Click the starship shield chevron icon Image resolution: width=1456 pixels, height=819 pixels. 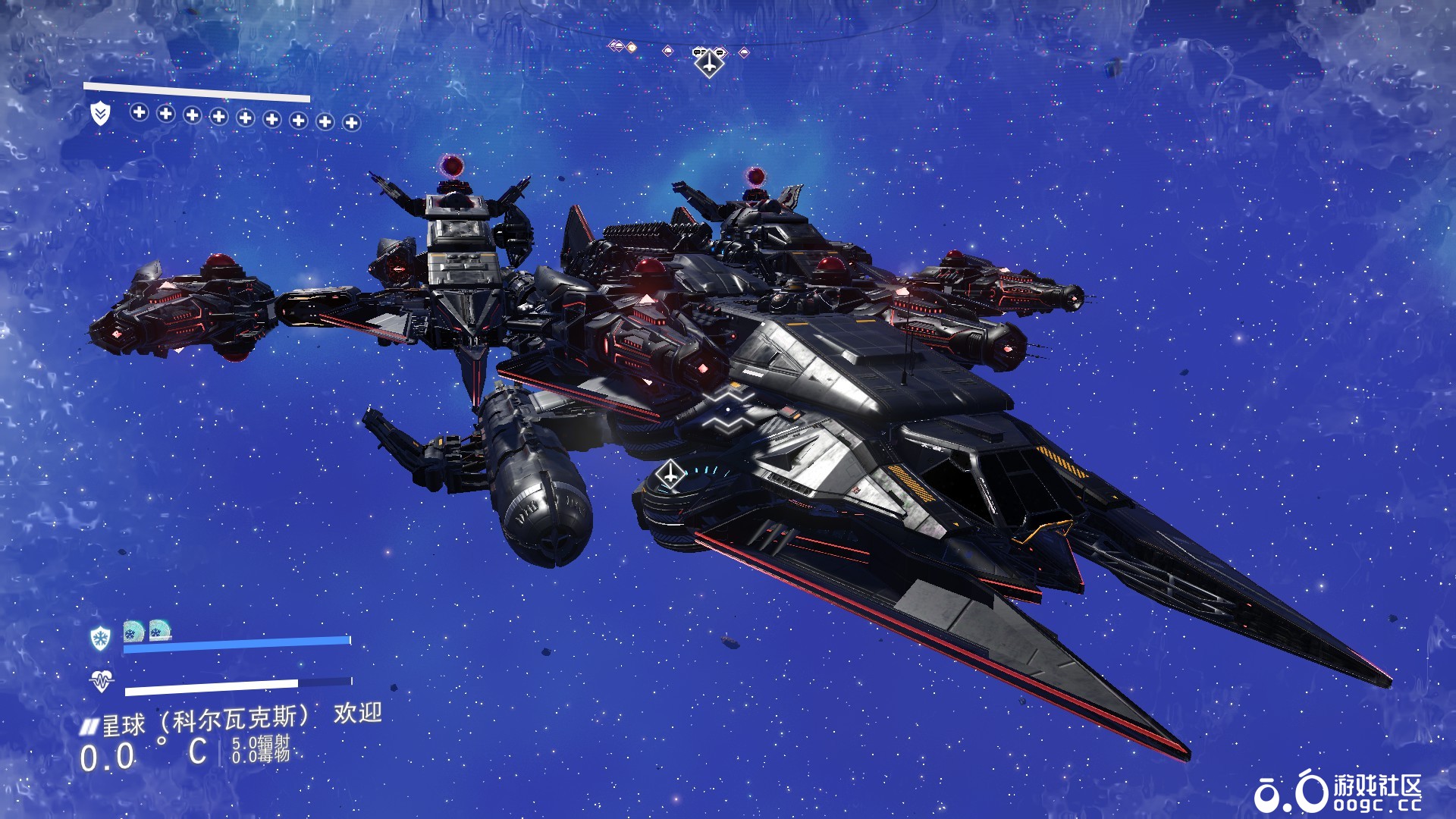[100, 114]
